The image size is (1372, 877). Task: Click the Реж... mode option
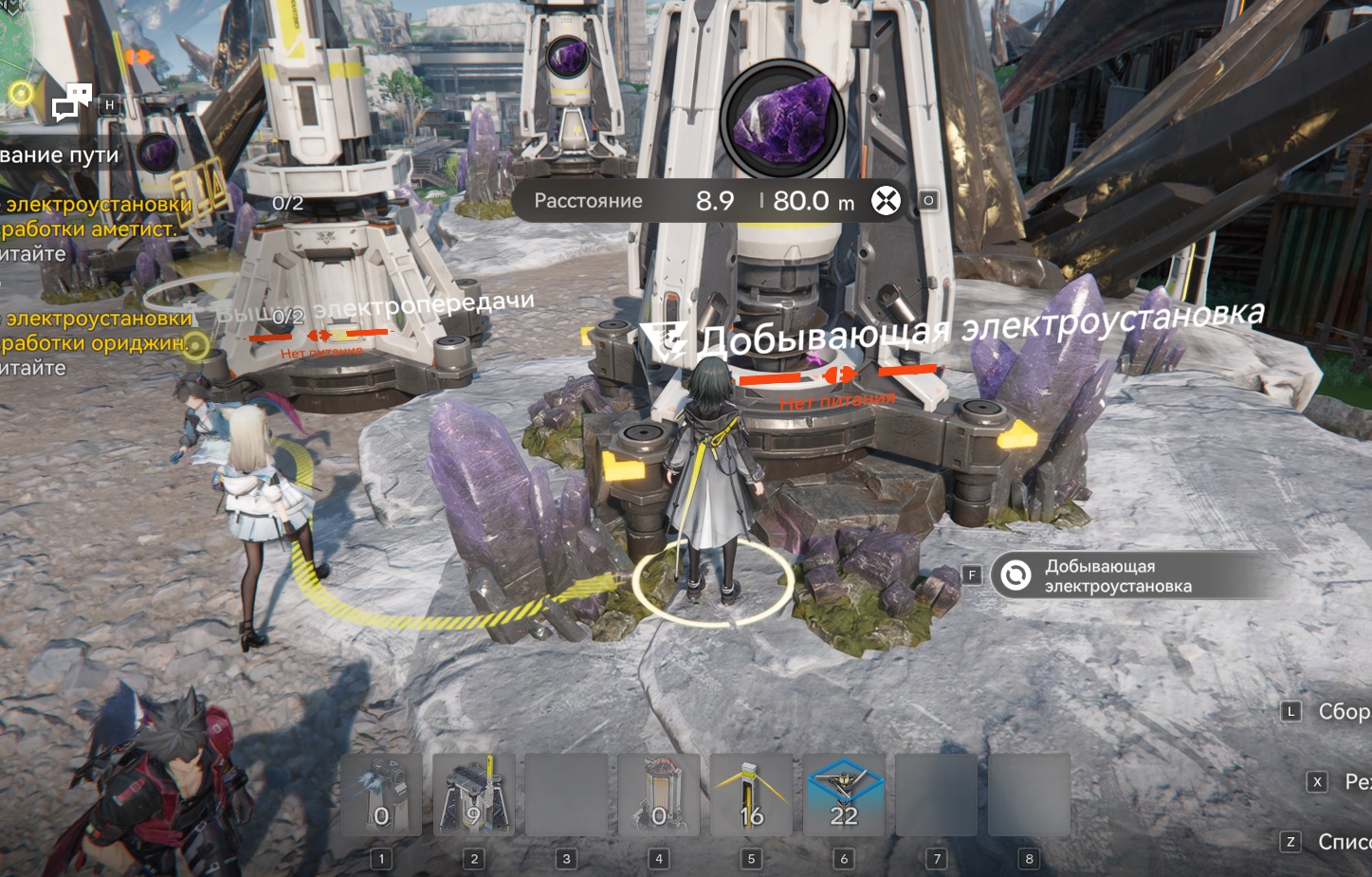pos(1354,782)
